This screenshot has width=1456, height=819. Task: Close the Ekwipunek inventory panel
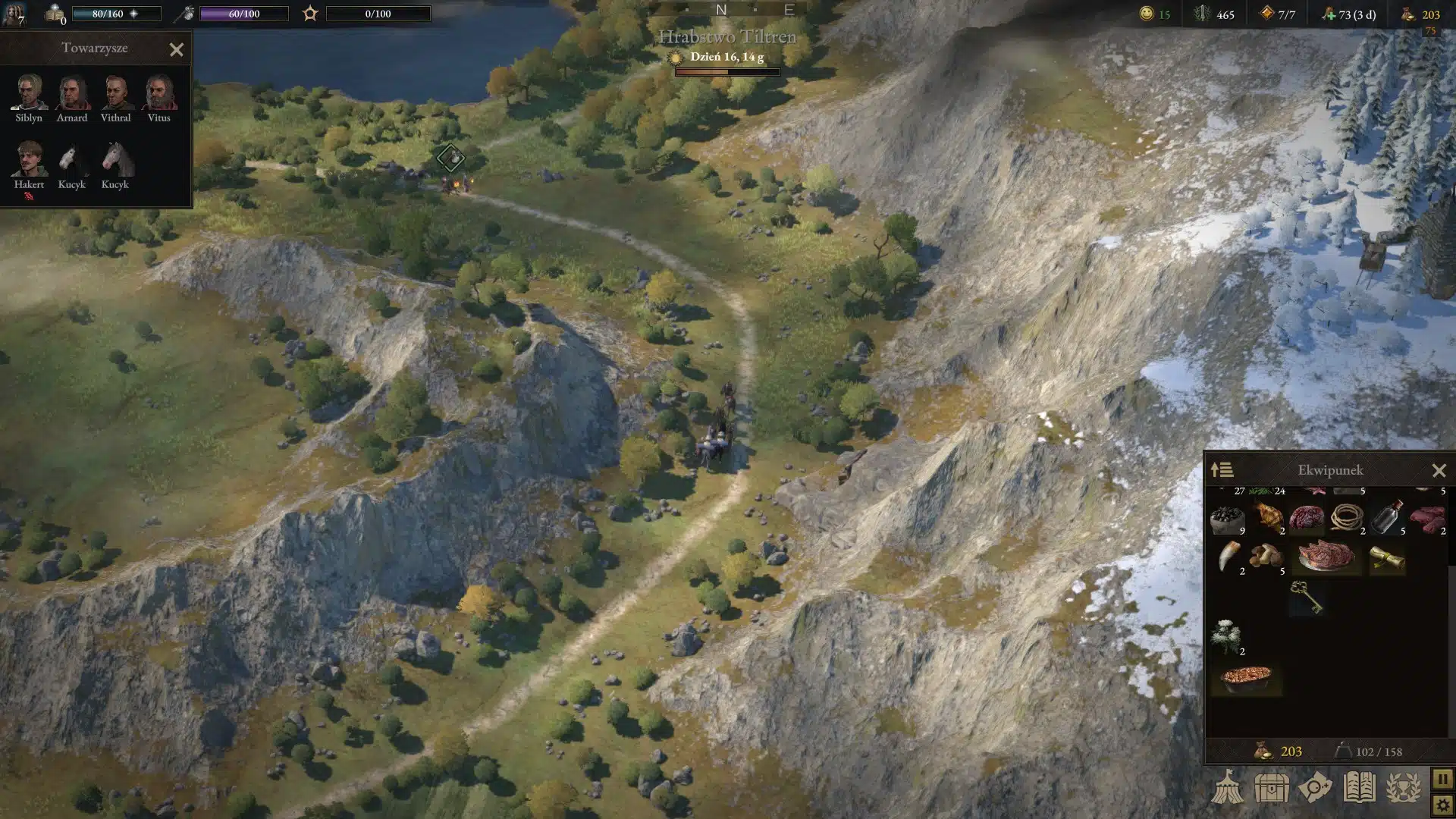tap(1439, 471)
